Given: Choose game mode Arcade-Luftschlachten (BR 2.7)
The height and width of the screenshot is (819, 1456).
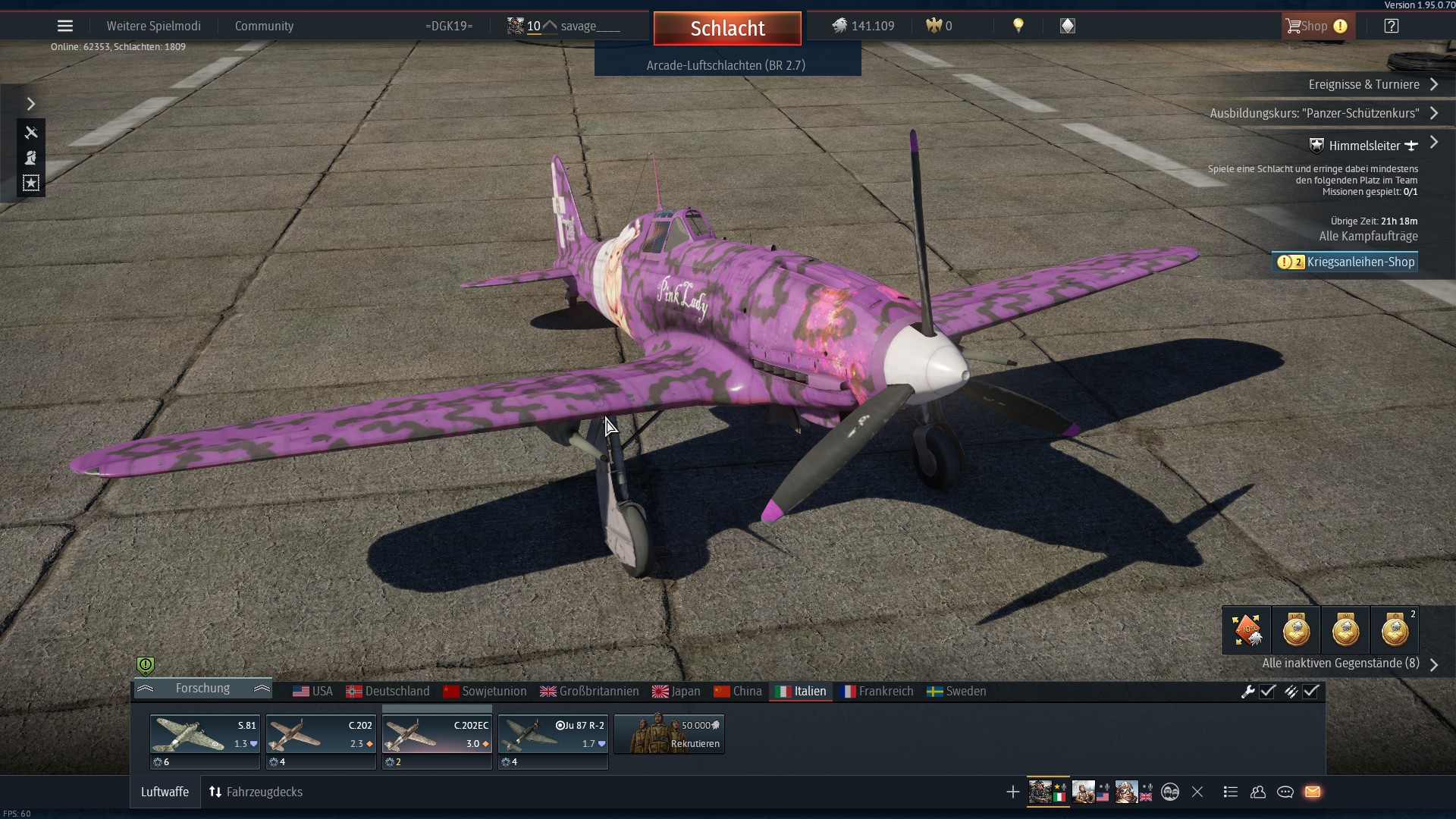Looking at the screenshot, I should click(x=726, y=65).
